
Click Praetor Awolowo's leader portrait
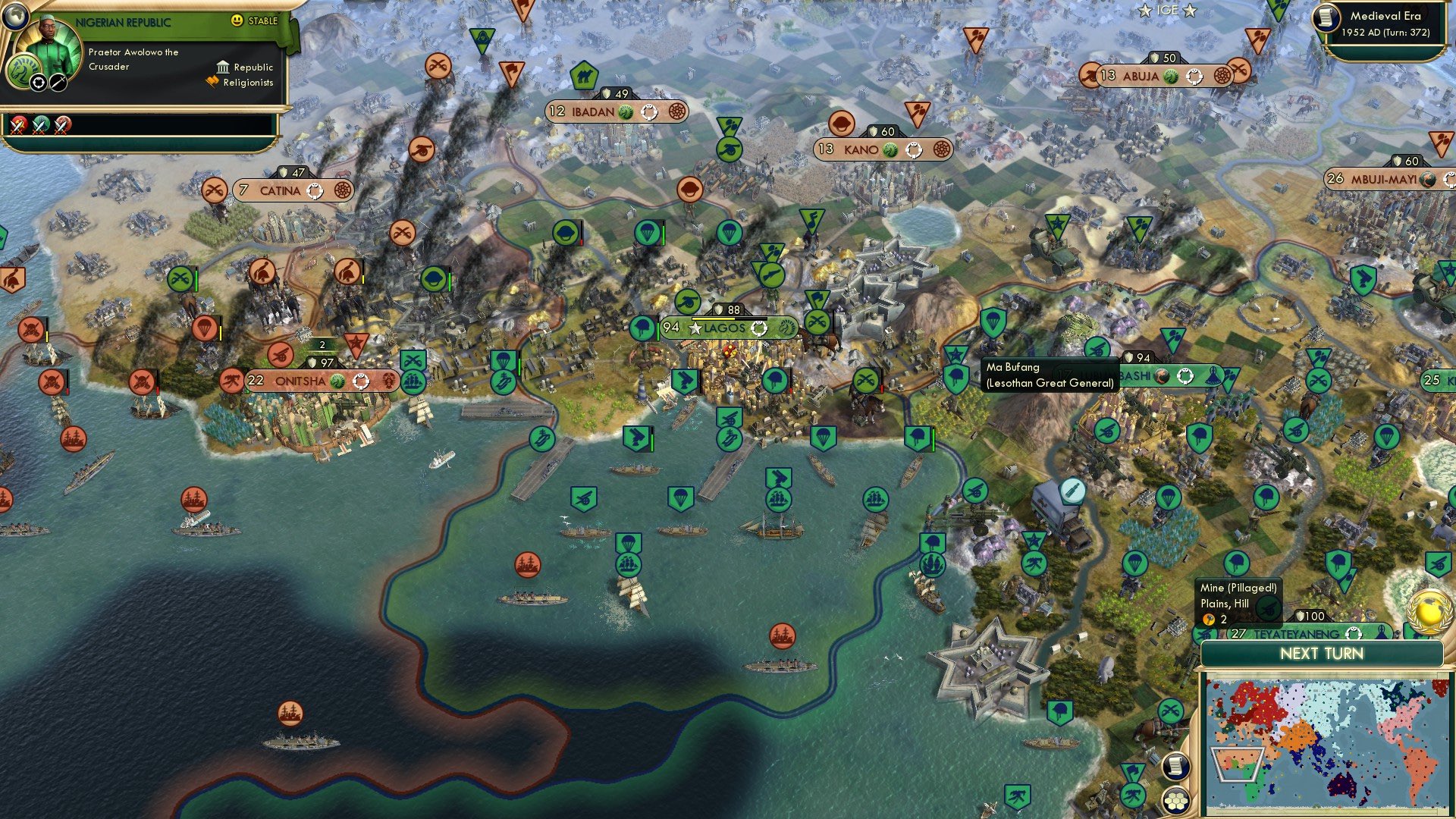point(49,42)
